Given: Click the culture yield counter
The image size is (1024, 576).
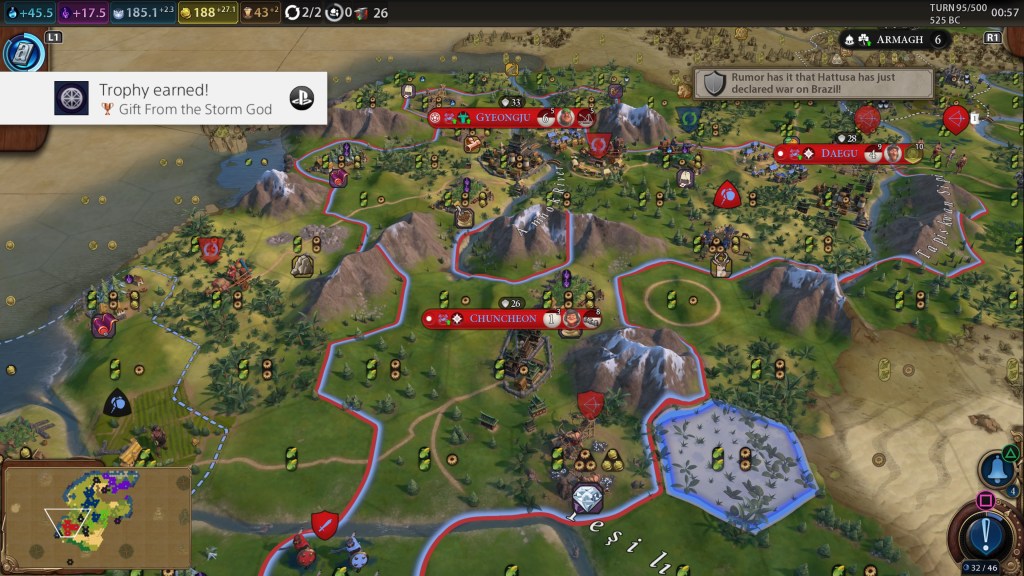Looking at the screenshot, I should [84, 13].
